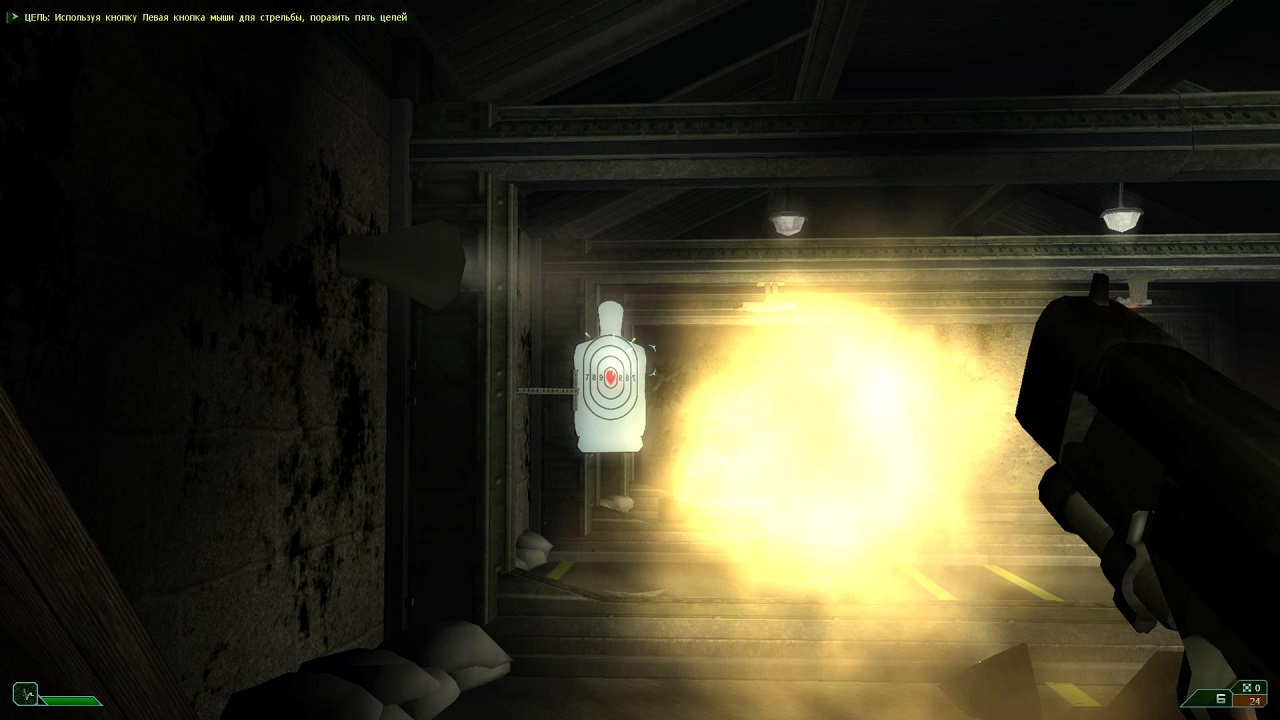Select the heartbeat health status icon
The height and width of the screenshot is (720, 1280).
(x=25, y=692)
